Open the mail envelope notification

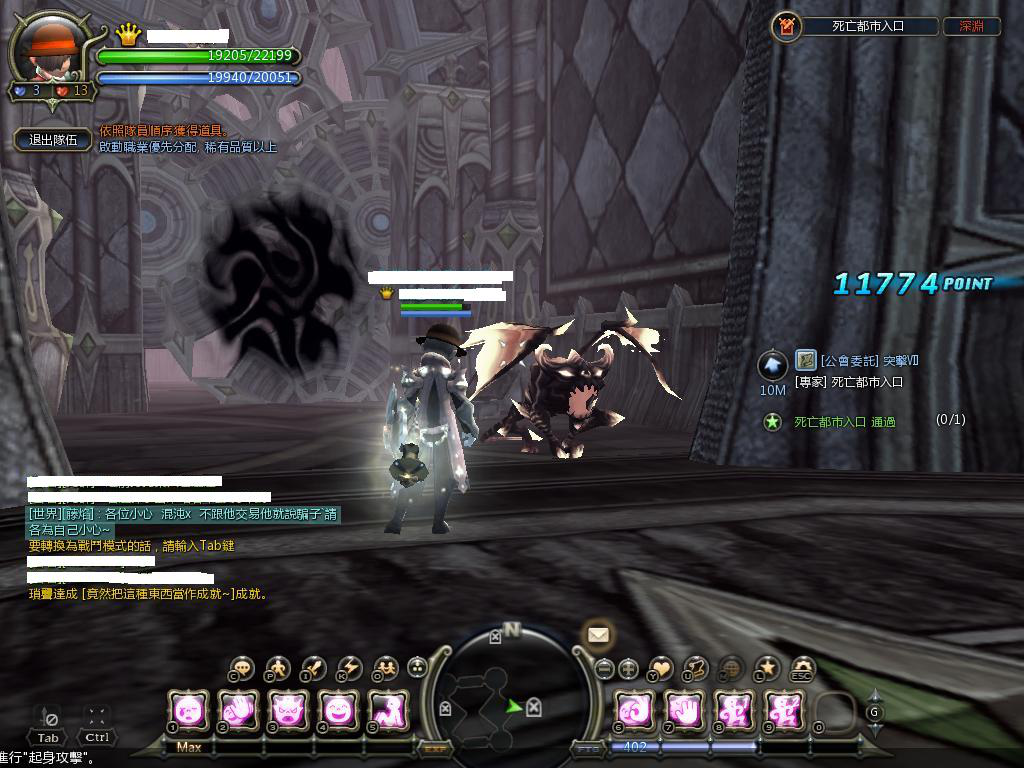[x=598, y=634]
